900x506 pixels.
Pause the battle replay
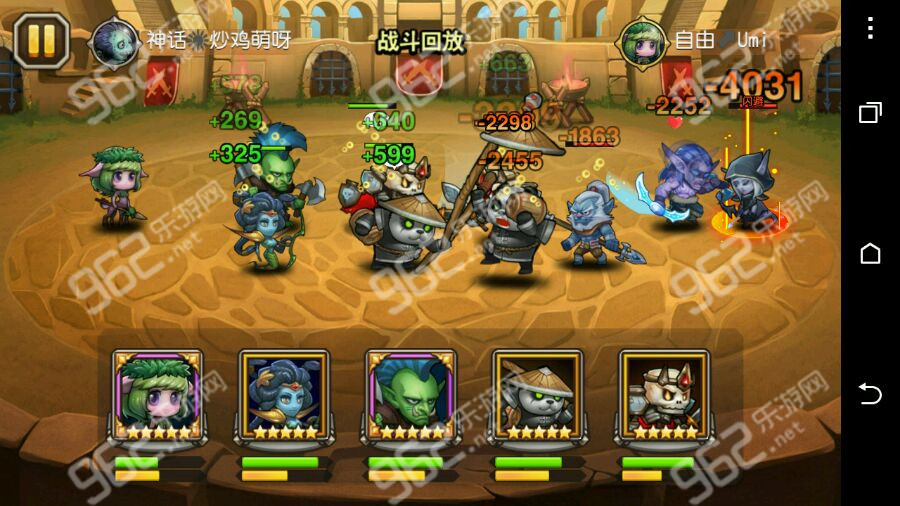pyautogui.click(x=41, y=40)
